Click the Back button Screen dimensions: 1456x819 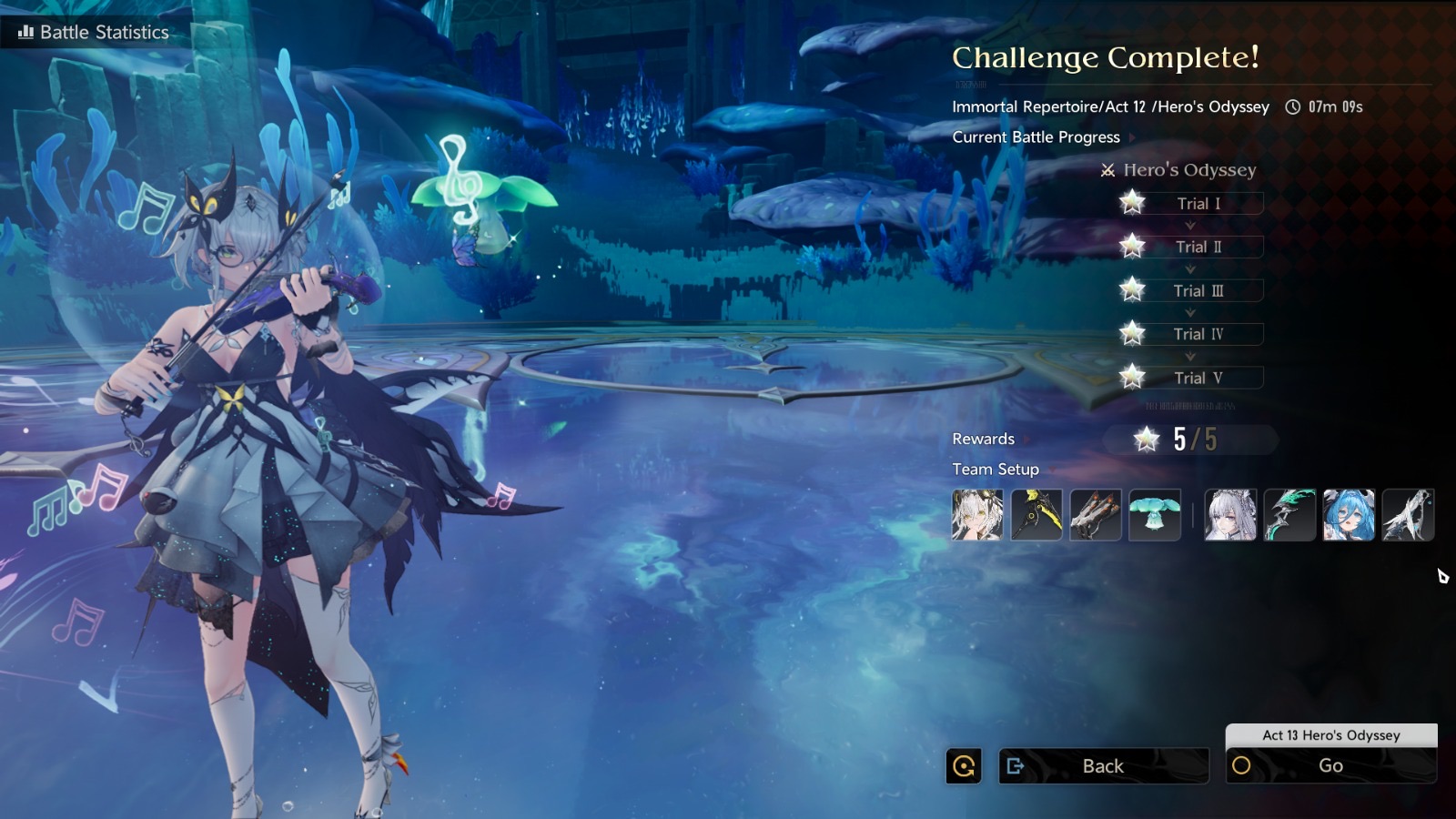[1103, 766]
